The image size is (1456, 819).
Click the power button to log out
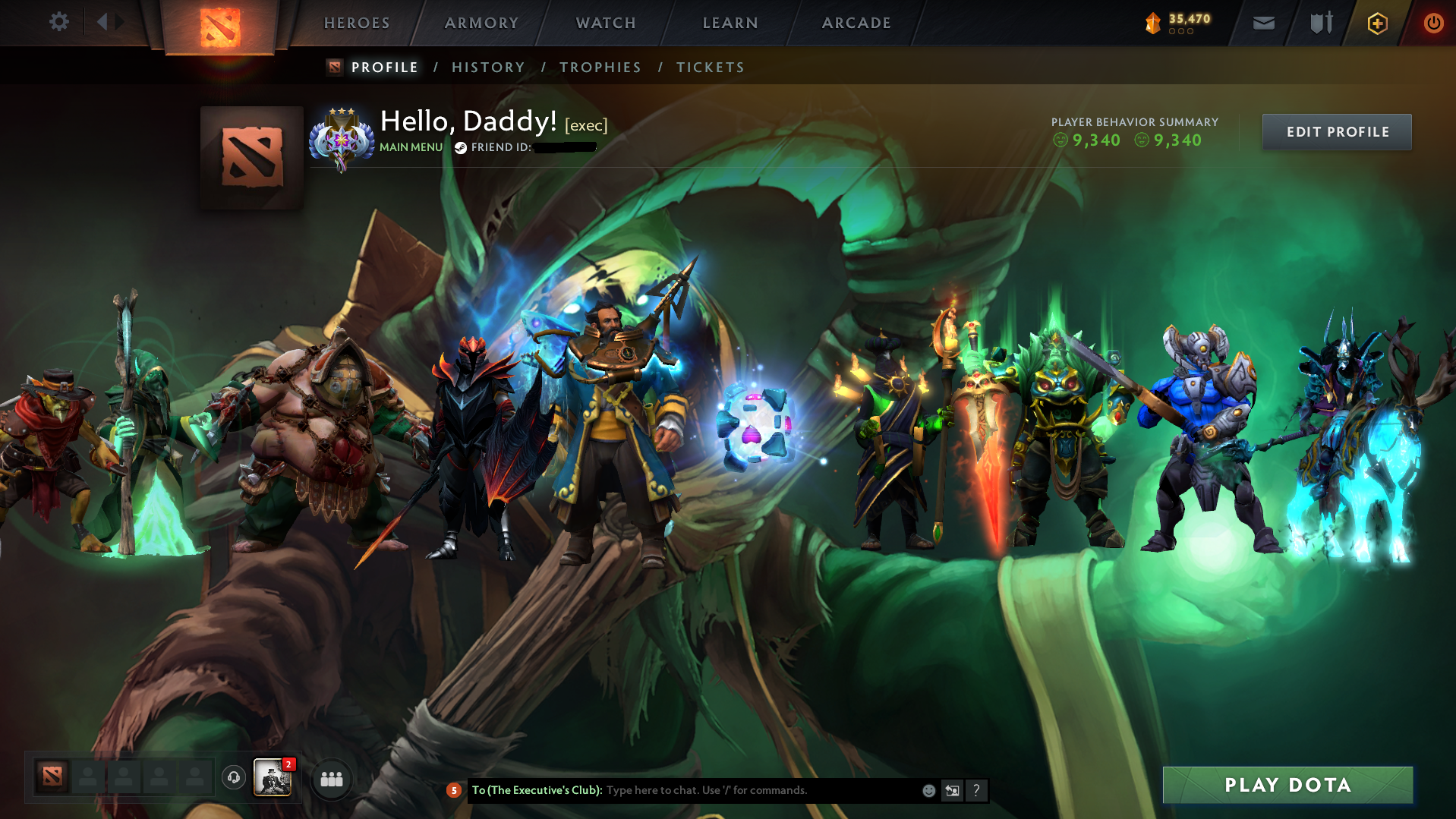click(x=1433, y=23)
